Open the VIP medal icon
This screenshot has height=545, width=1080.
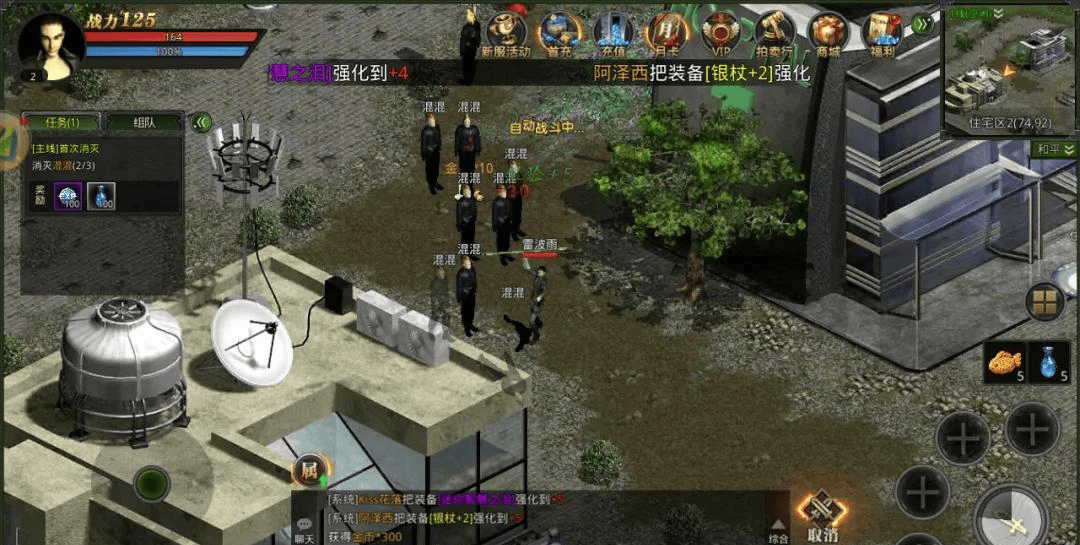pos(720,32)
